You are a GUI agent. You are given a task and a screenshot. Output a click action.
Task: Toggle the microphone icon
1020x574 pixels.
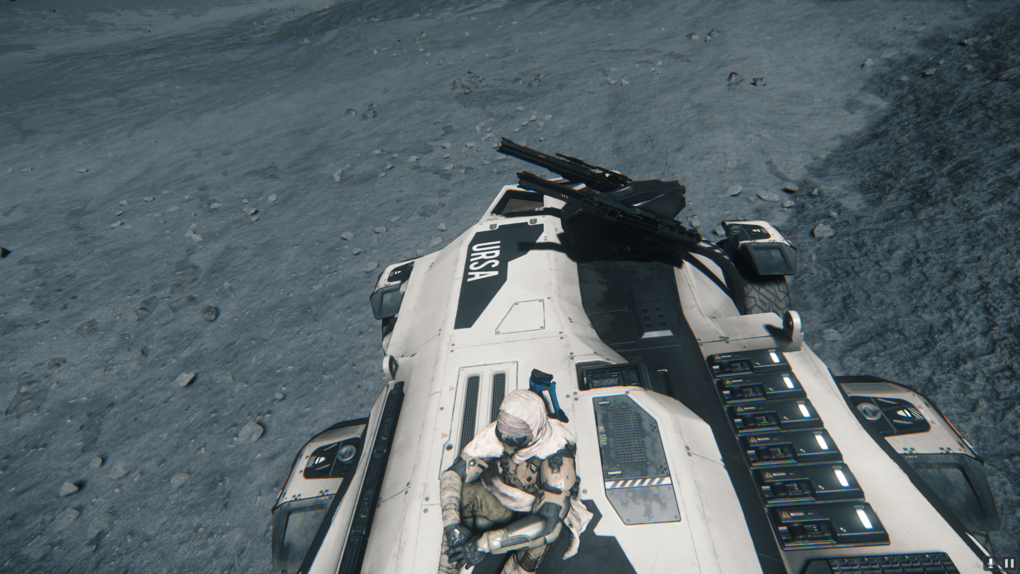(x=991, y=564)
